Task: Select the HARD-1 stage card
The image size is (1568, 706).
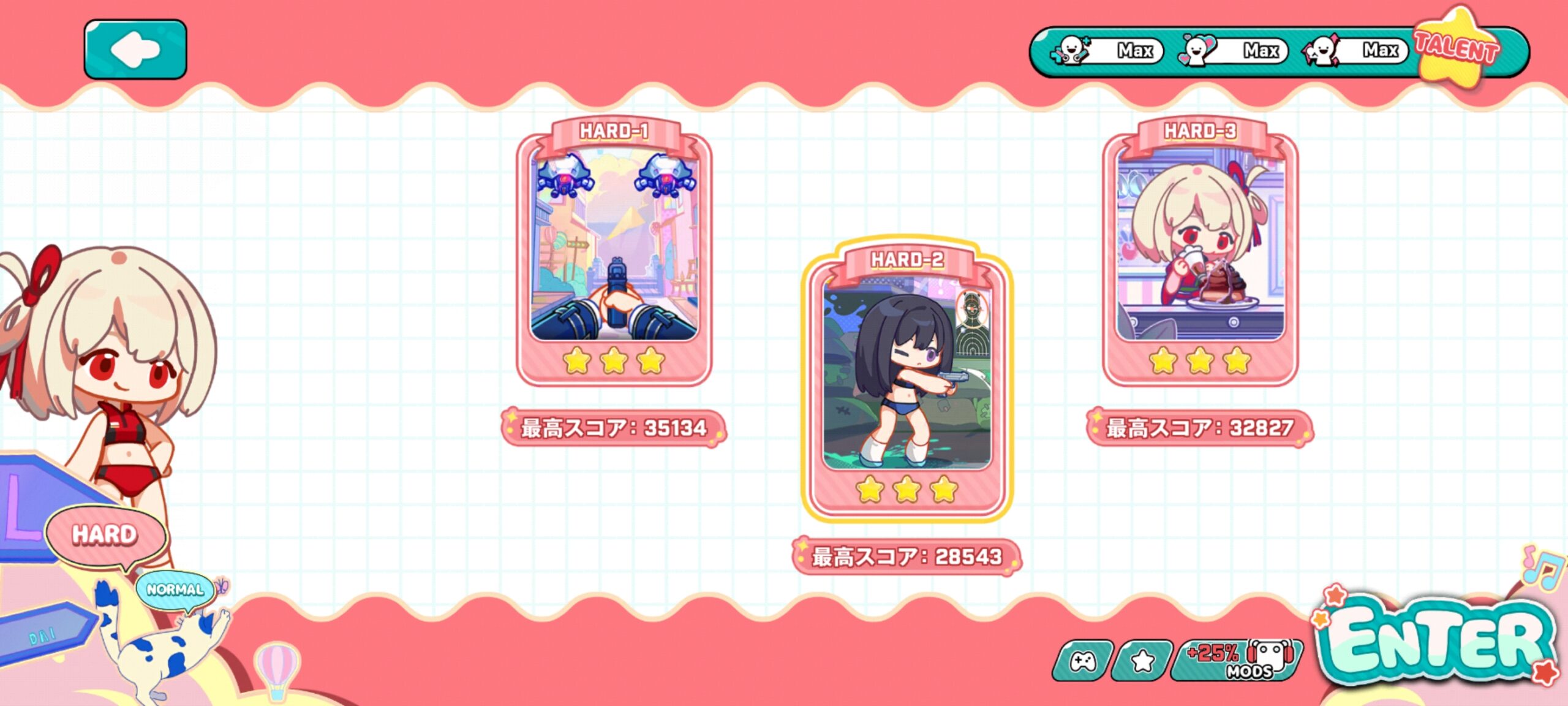Action: tap(614, 251)
